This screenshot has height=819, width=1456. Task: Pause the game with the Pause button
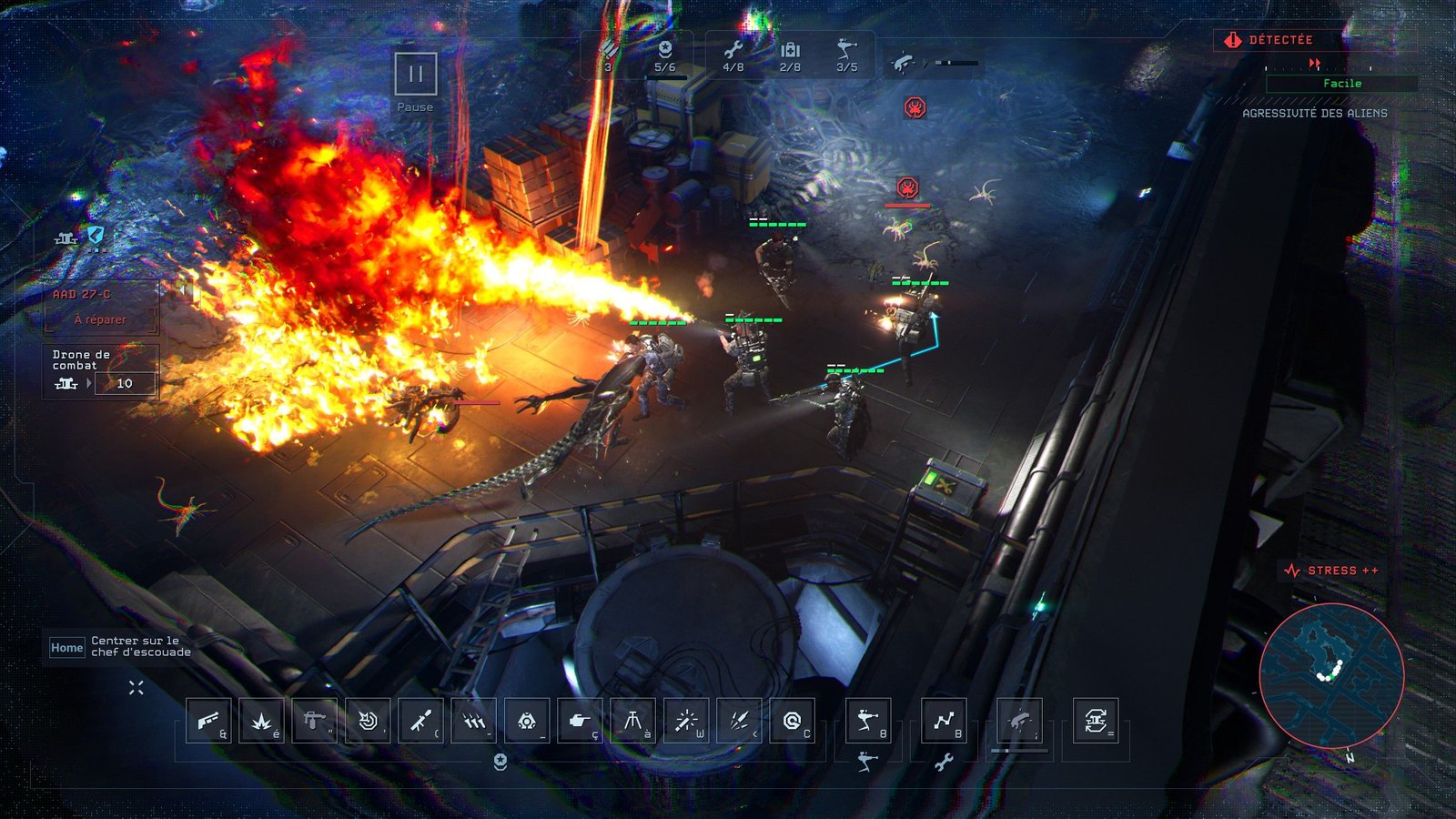[416, 74]
